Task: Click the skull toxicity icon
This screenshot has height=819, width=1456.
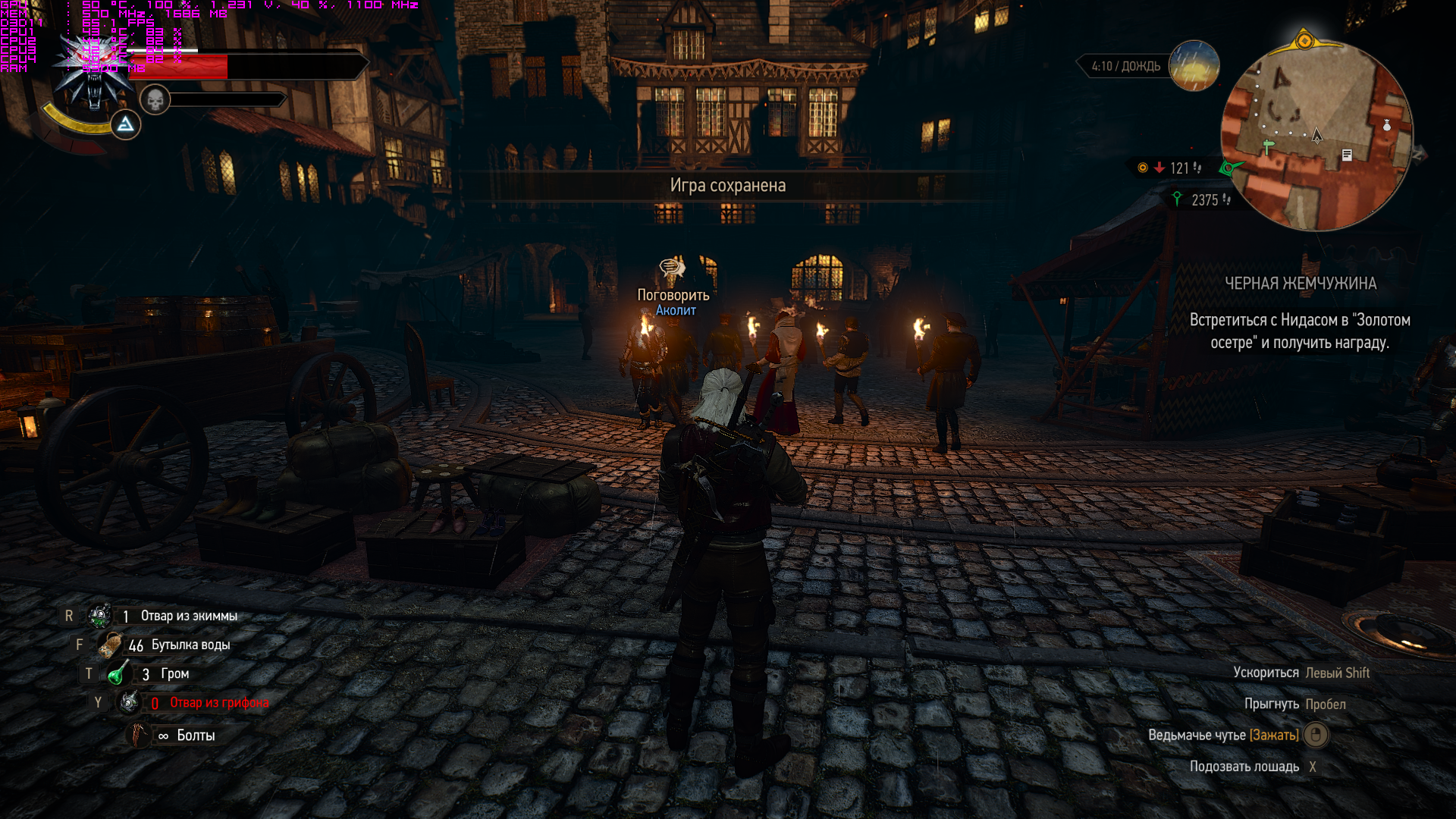Action: pyautogui.click(x=155, y=99)
